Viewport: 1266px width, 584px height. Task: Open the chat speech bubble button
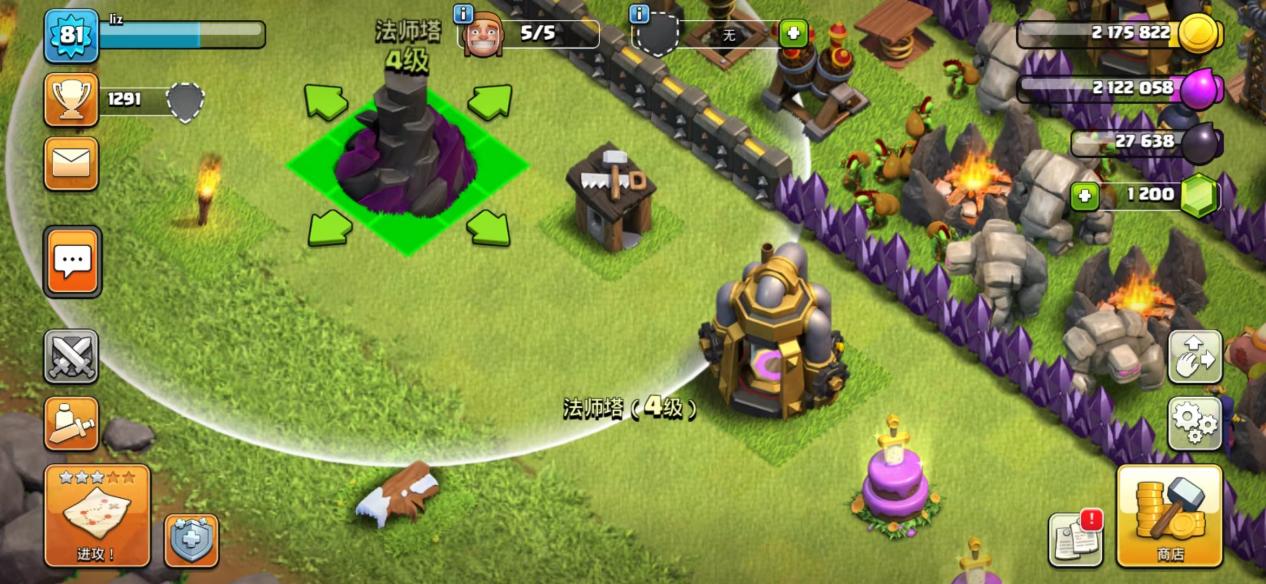coord(71,262)
